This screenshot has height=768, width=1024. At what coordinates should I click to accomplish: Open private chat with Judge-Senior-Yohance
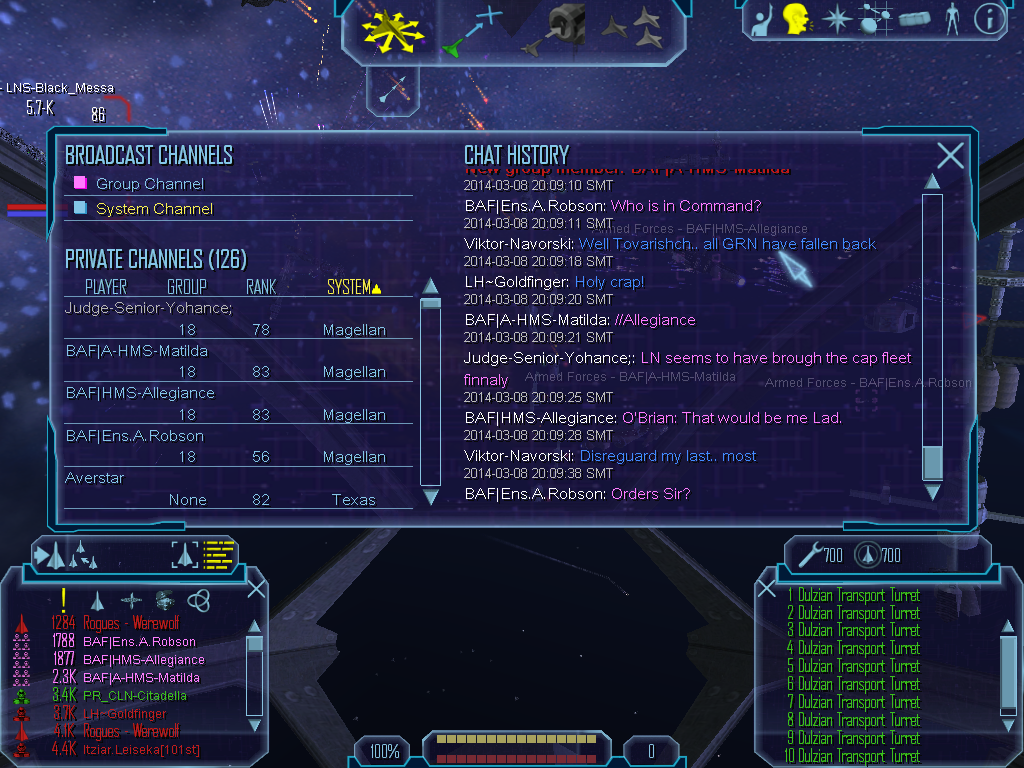[148, 308]
